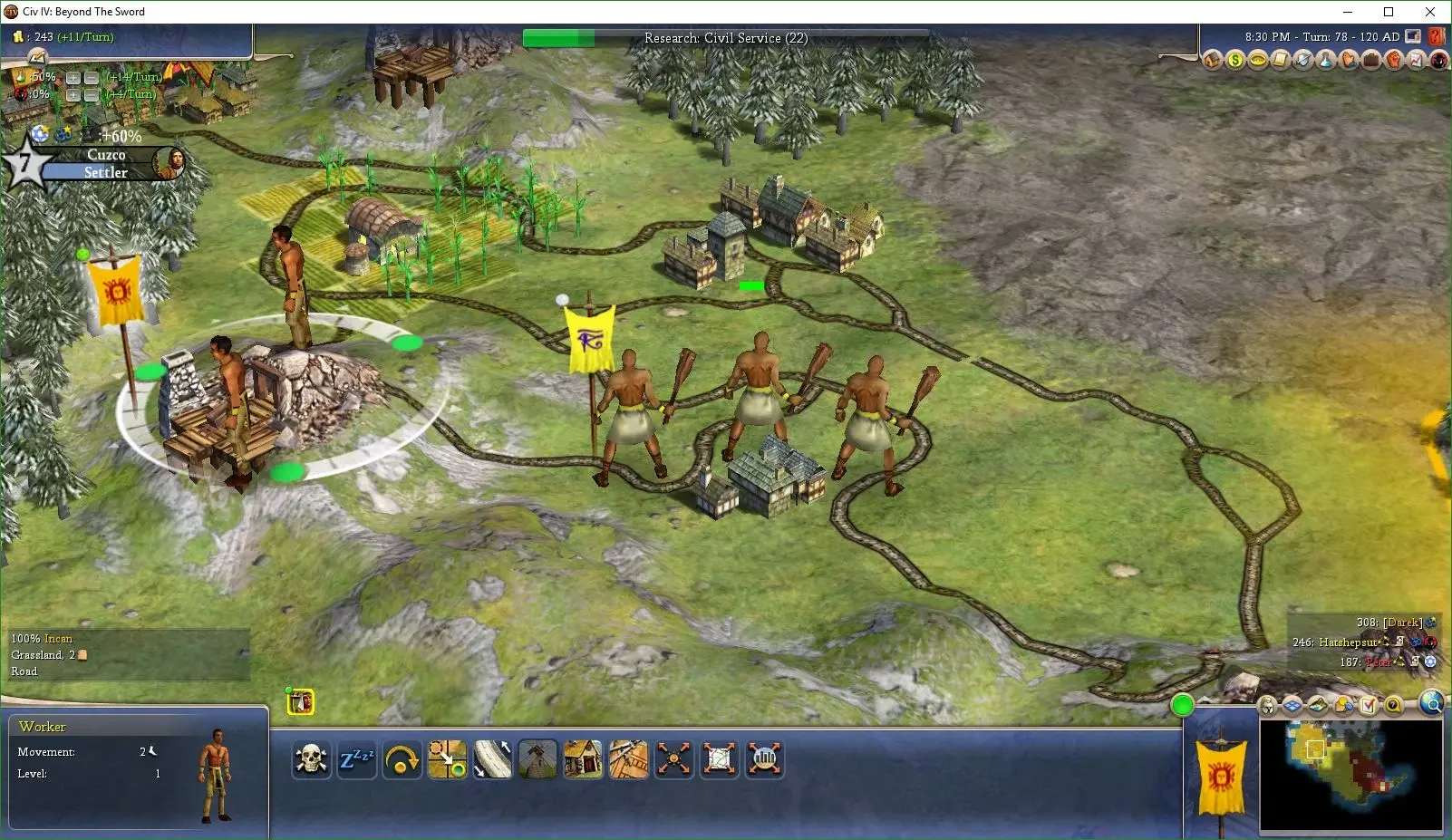Click the minimap
Screen dimensions: 1452x840
[1350, 775]
